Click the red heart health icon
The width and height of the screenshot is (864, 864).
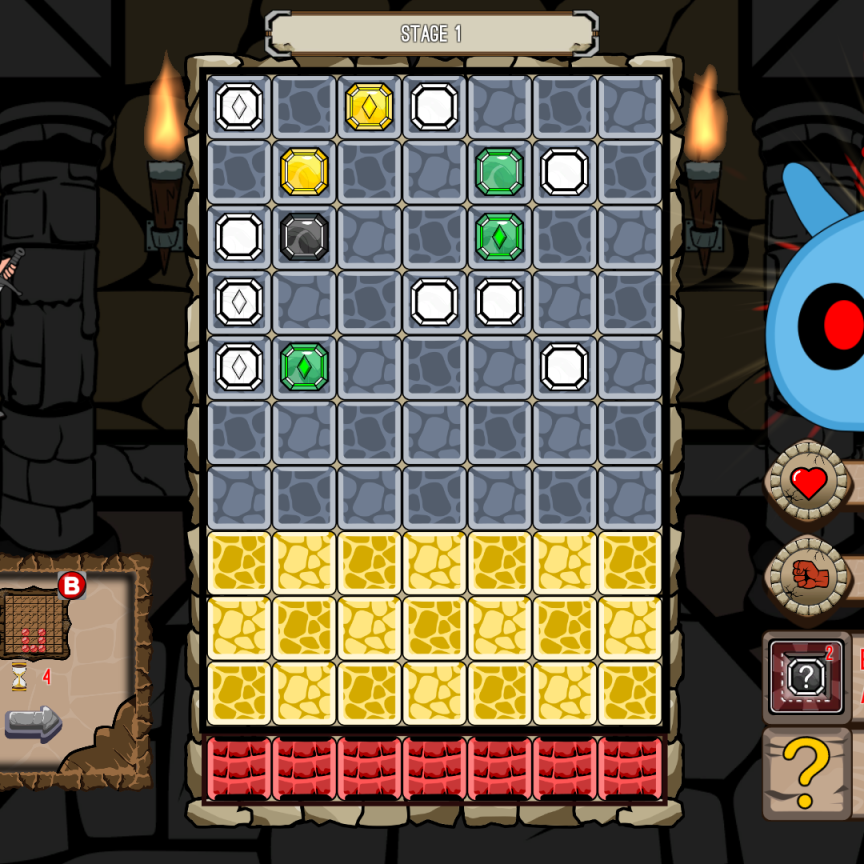point(808,483)
